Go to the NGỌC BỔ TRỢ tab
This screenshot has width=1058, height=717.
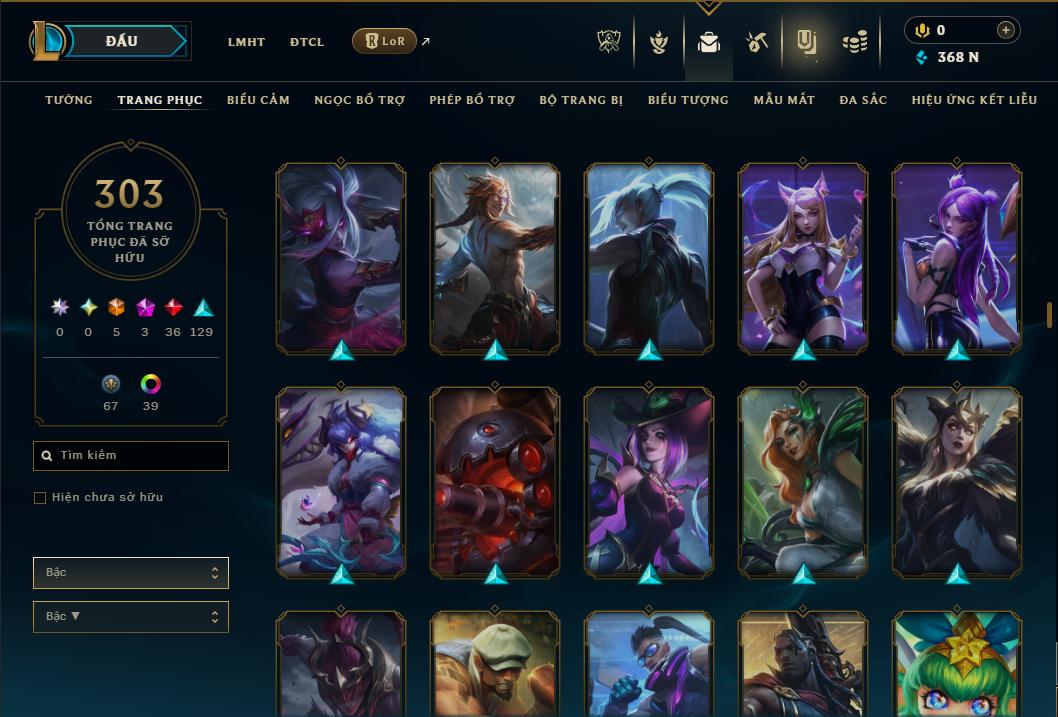pos(359,100)
